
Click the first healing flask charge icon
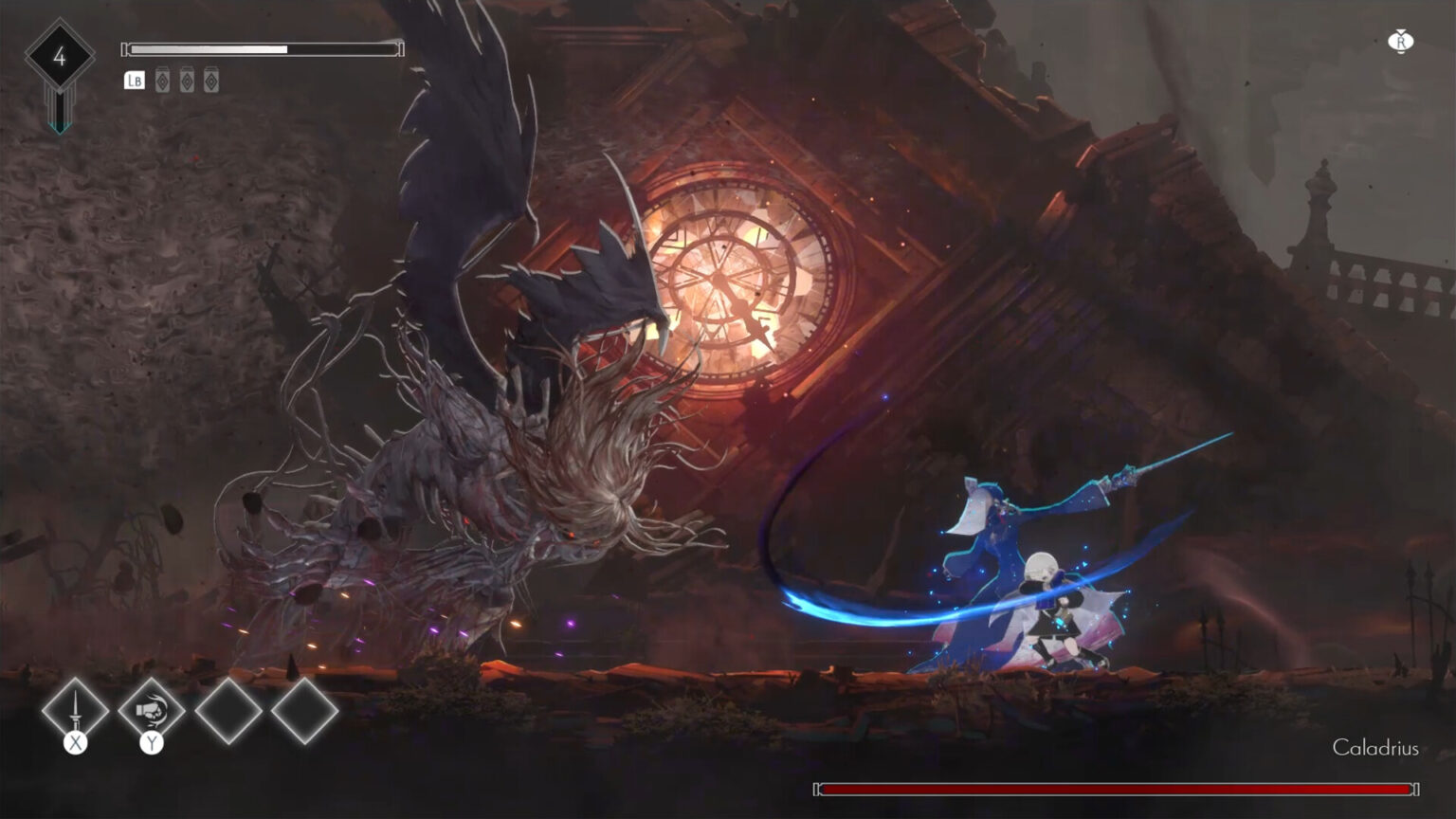pos(162,80)
